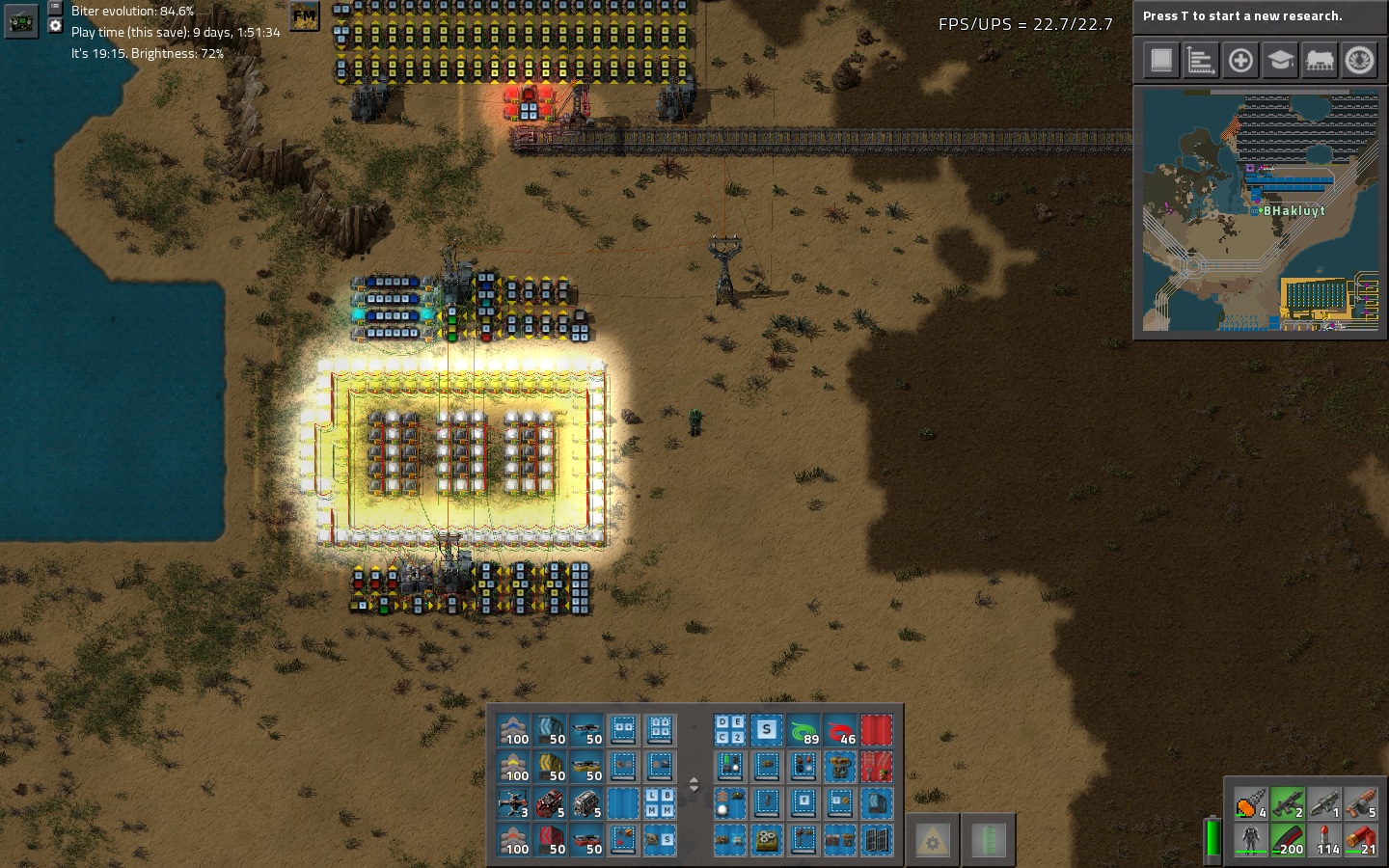Select the power armor equipment slot
The width and height of the screenshot is (1389, 868).
tap(1251, 838)
